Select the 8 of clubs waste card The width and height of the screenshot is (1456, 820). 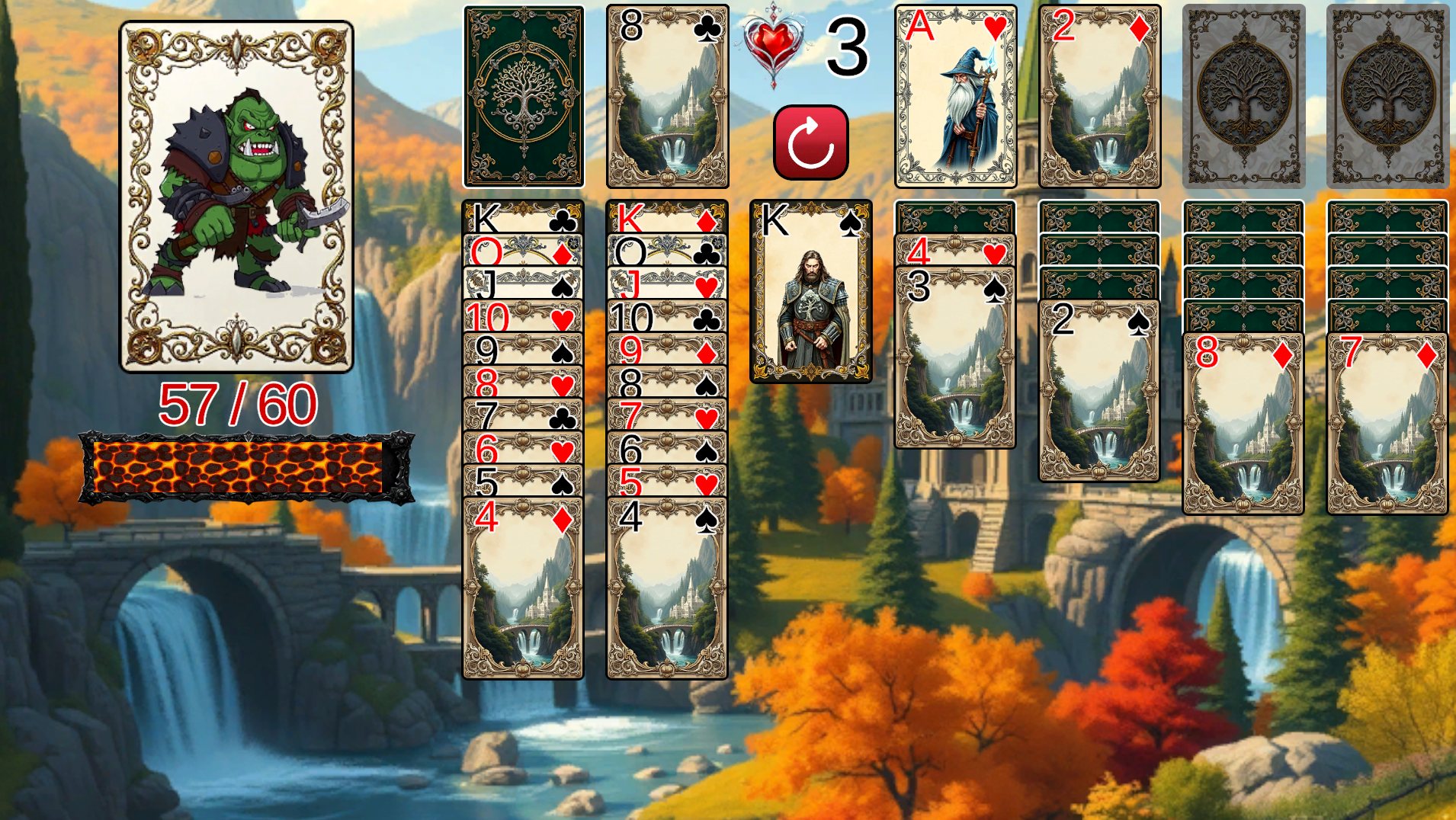tap(667, 96)
